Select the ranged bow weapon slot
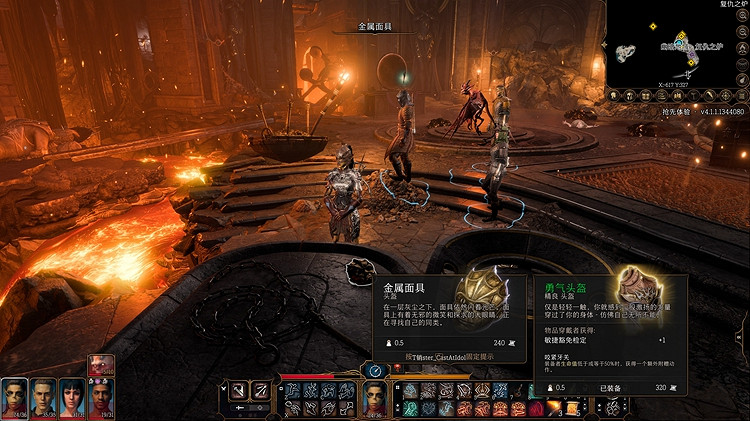 pos(259,391)
